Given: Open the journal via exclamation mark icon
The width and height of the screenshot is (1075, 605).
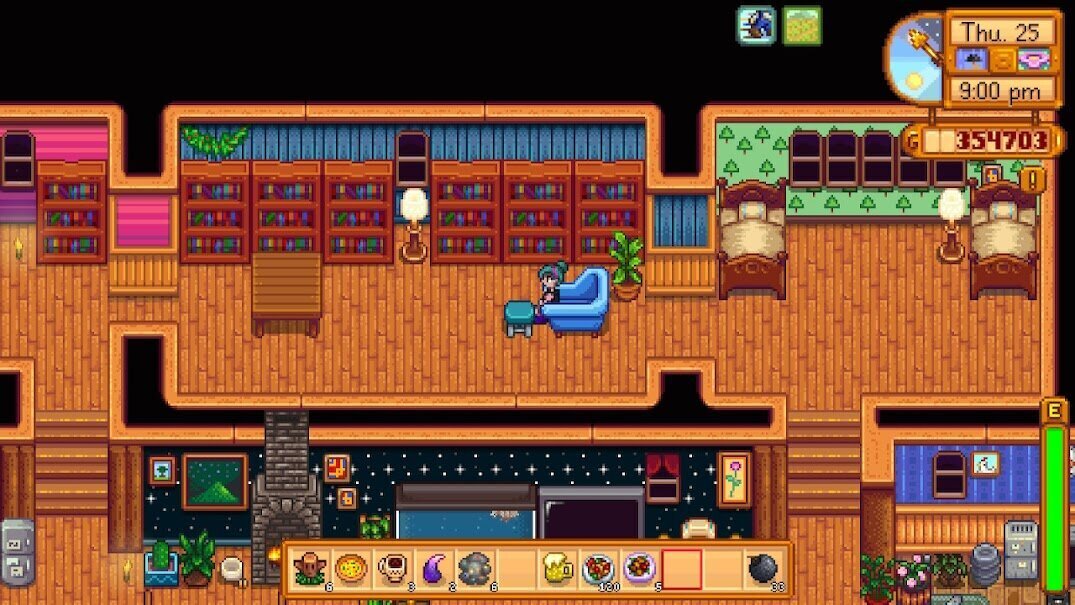Looking at the screenshot, I should [x=1033, y=181].
